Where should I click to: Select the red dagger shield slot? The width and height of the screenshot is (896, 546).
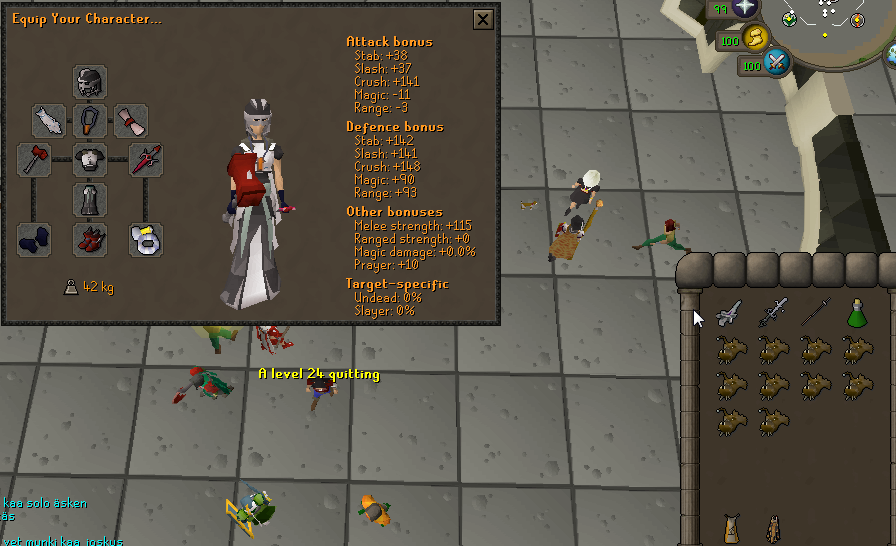click(x=146, y=160)
